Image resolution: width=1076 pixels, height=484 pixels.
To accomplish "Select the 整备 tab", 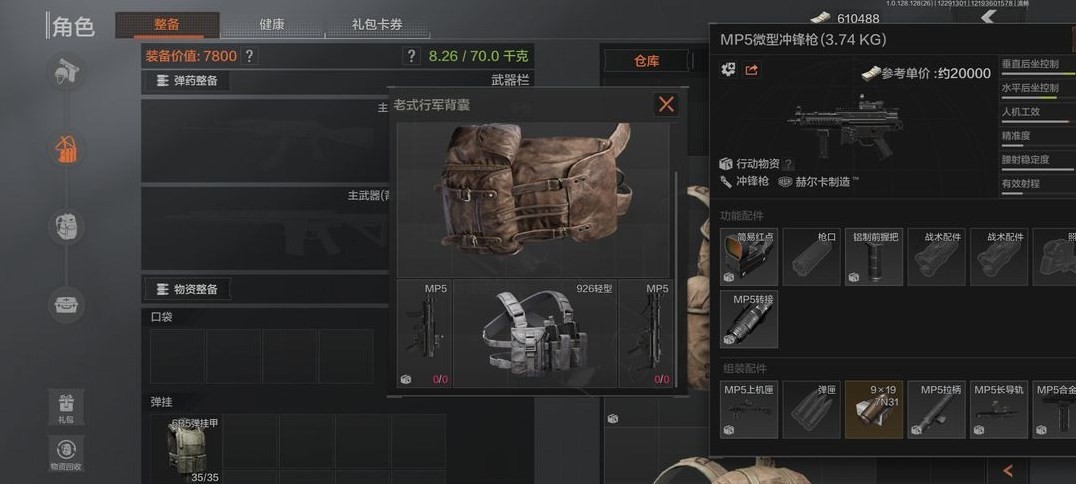I will tap(167, 24).
